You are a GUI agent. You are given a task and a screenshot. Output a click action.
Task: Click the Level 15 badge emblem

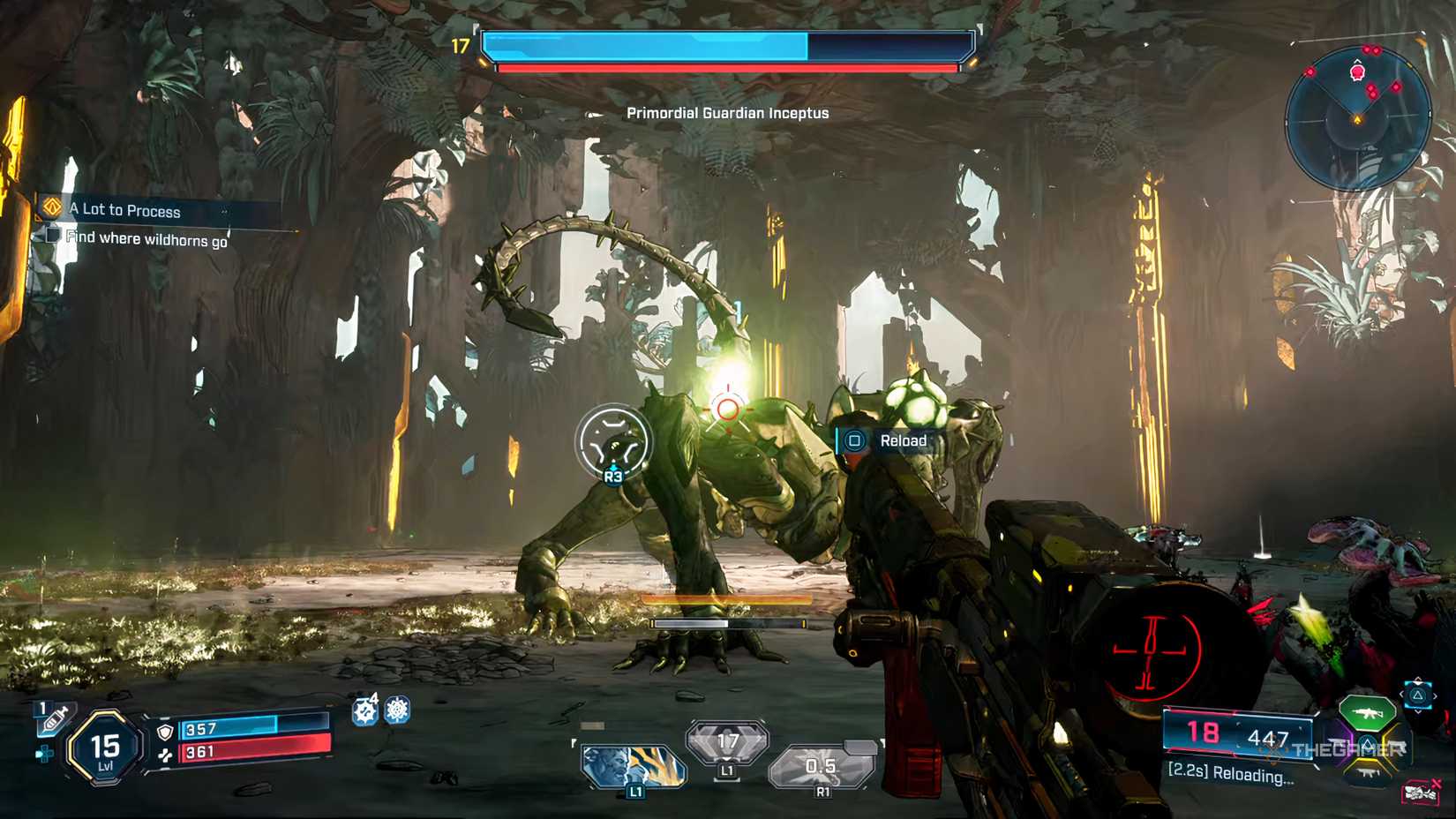coord(104,748)
